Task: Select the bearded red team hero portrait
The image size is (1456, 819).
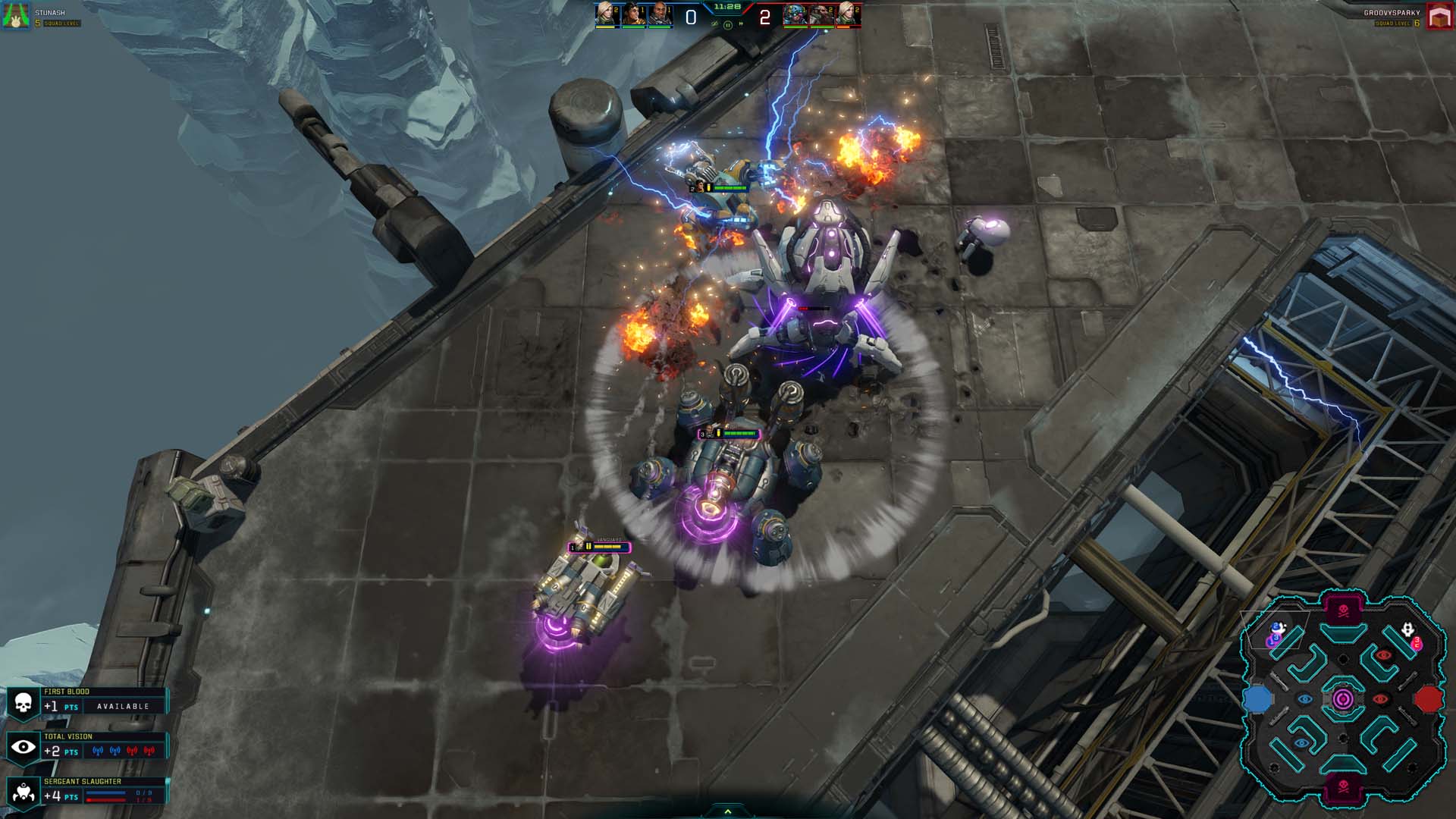Action: (821, 14)
